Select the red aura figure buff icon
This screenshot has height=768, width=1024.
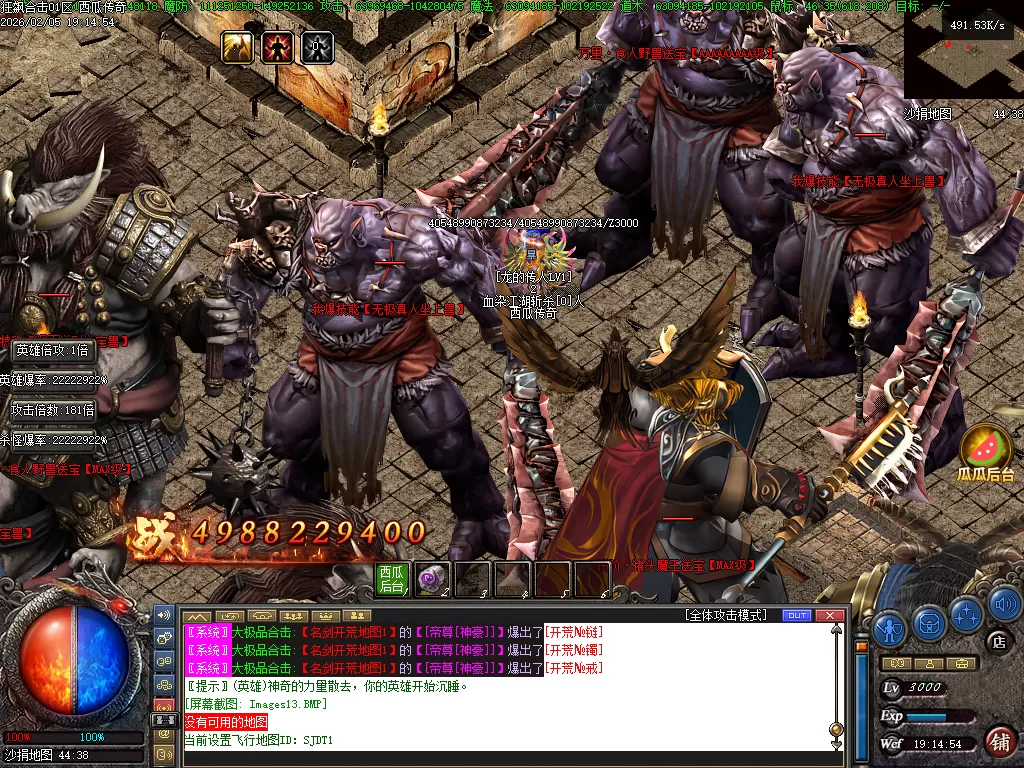[x=277, y=47]
